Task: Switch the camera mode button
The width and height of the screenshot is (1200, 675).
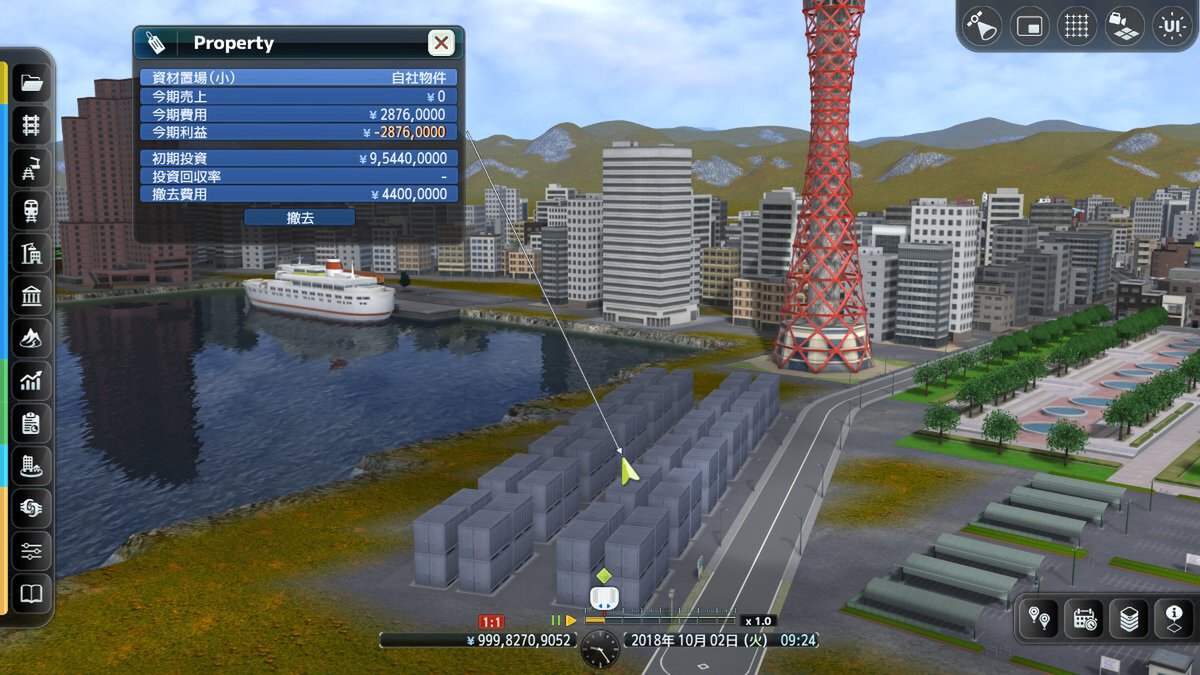Action: pos(1124,26)
